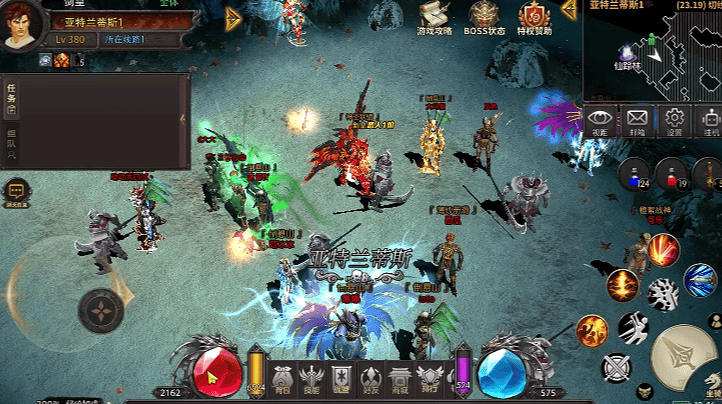Switch to the 任务 quest tab
722x404 pixels.
click(x=11, y=98)
